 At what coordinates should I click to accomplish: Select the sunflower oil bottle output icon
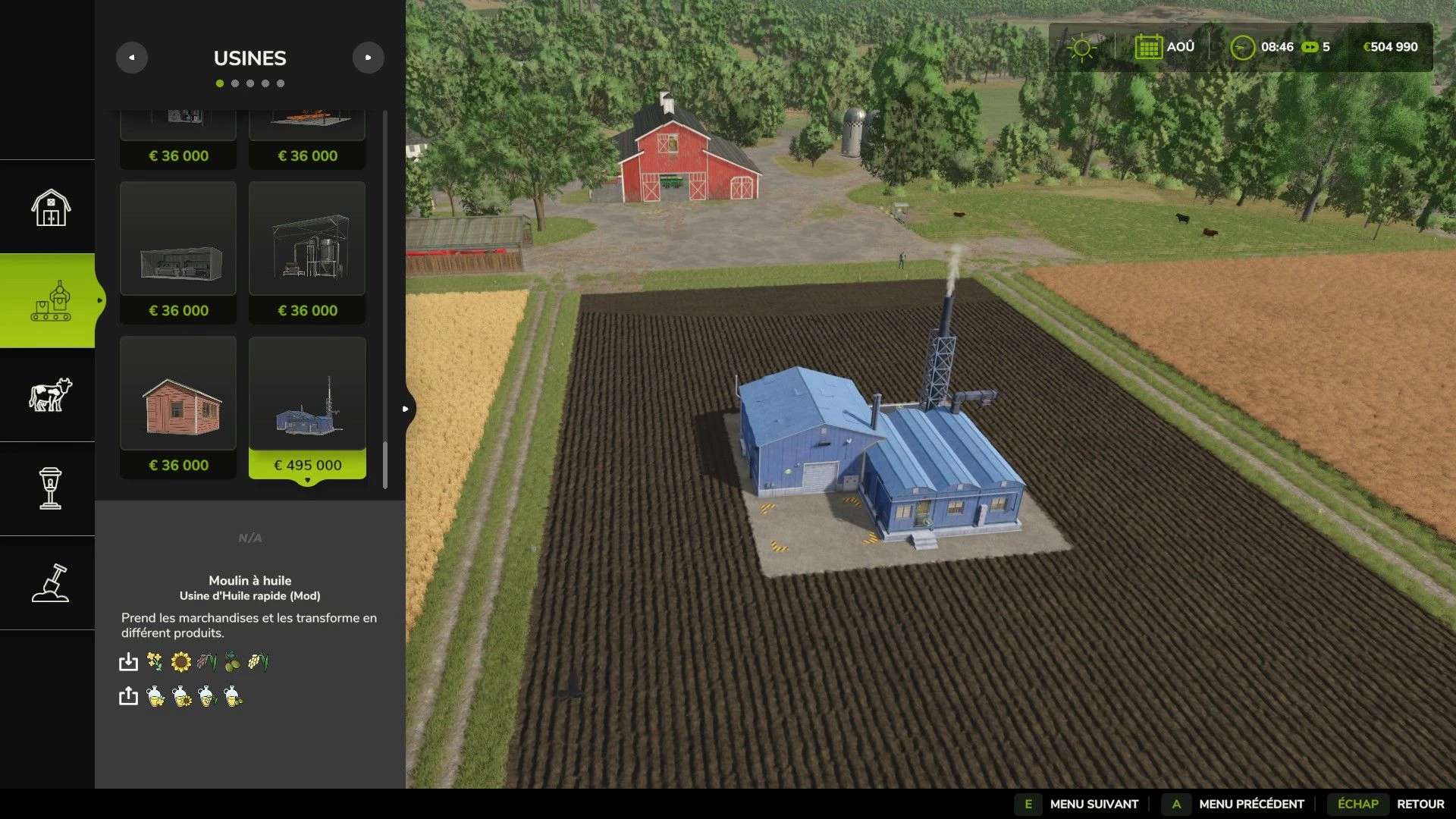click(180, 695)
